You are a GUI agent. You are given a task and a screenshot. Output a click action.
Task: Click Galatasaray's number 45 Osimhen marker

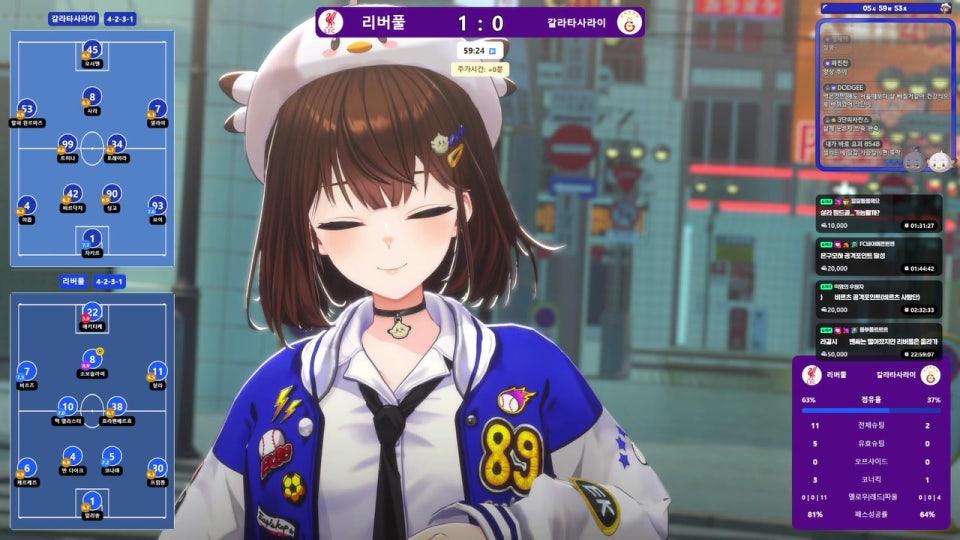pyautogui.click(x=92, y=49)
